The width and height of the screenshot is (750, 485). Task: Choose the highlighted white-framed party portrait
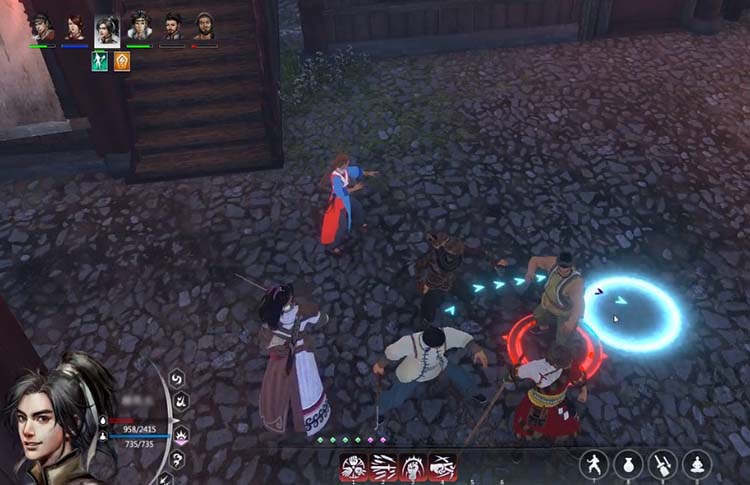107,29
